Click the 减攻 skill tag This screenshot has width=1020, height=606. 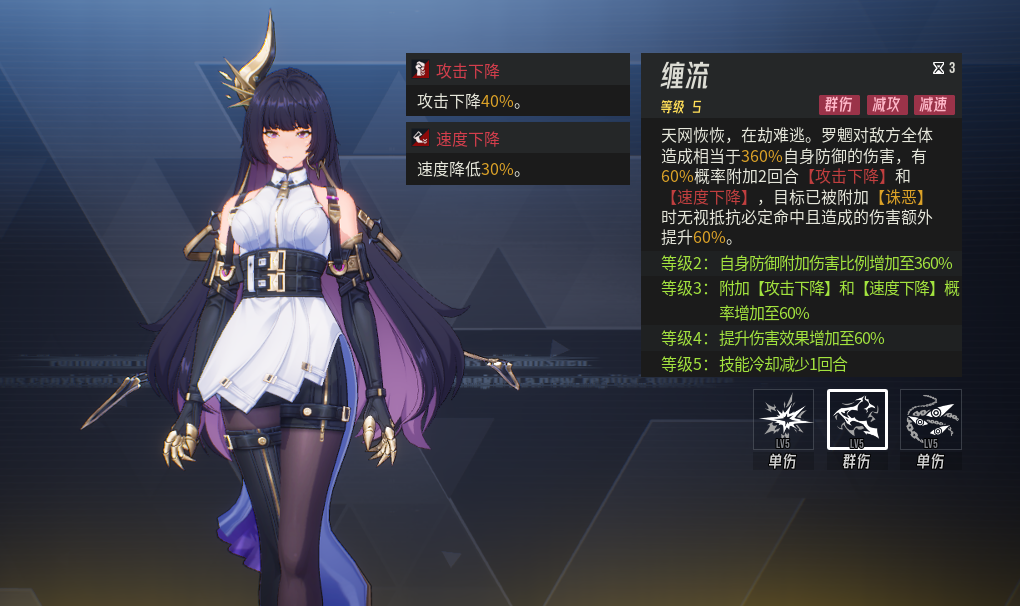pyautogui.click(x=887, y=105)
